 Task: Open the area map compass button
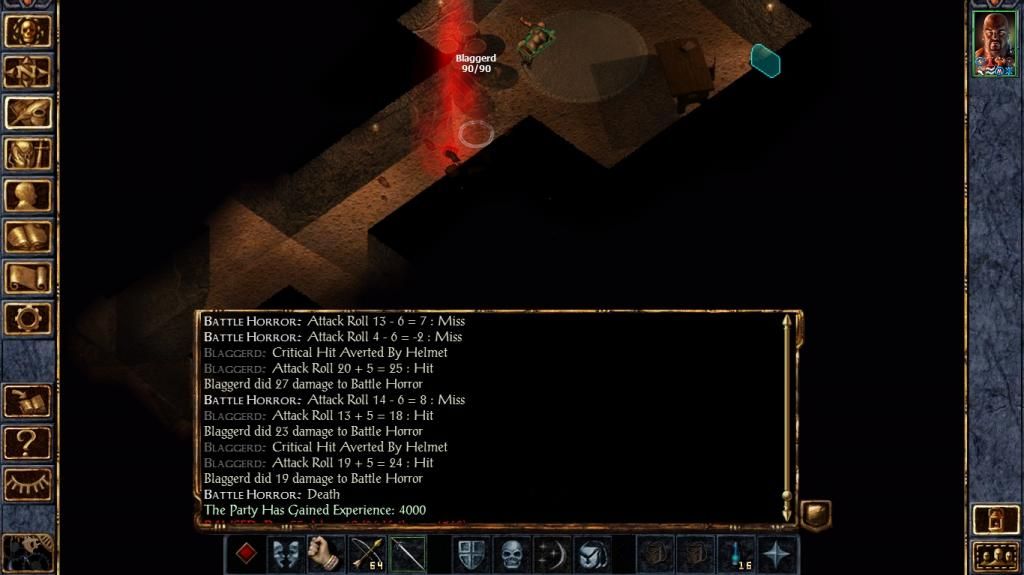tap(28, 71)
